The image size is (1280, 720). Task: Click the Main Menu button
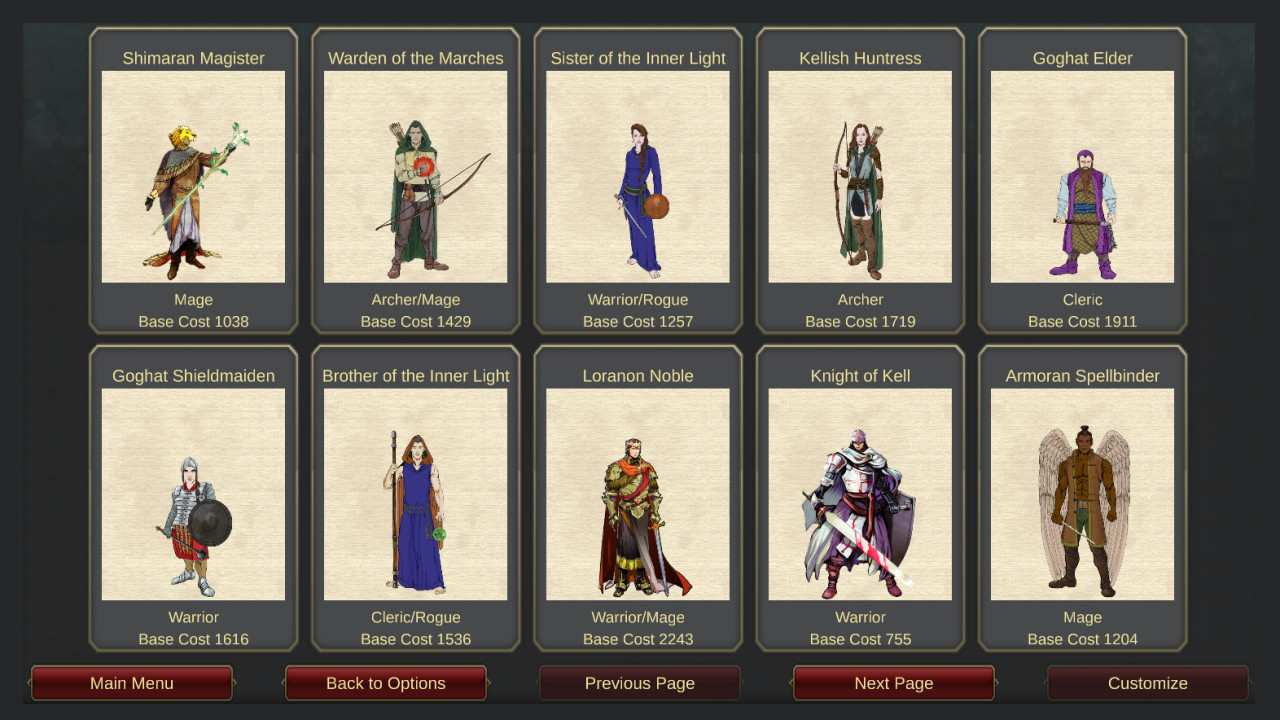[x=131, y=683]
